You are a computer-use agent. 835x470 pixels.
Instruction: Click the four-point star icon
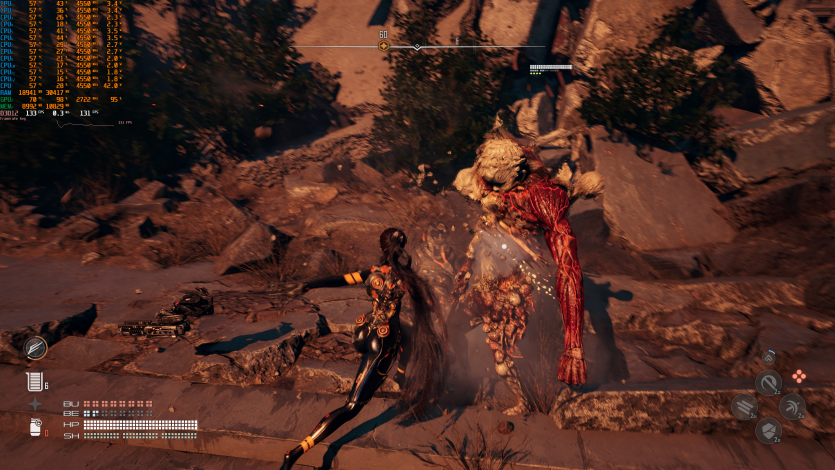point(36,404)
